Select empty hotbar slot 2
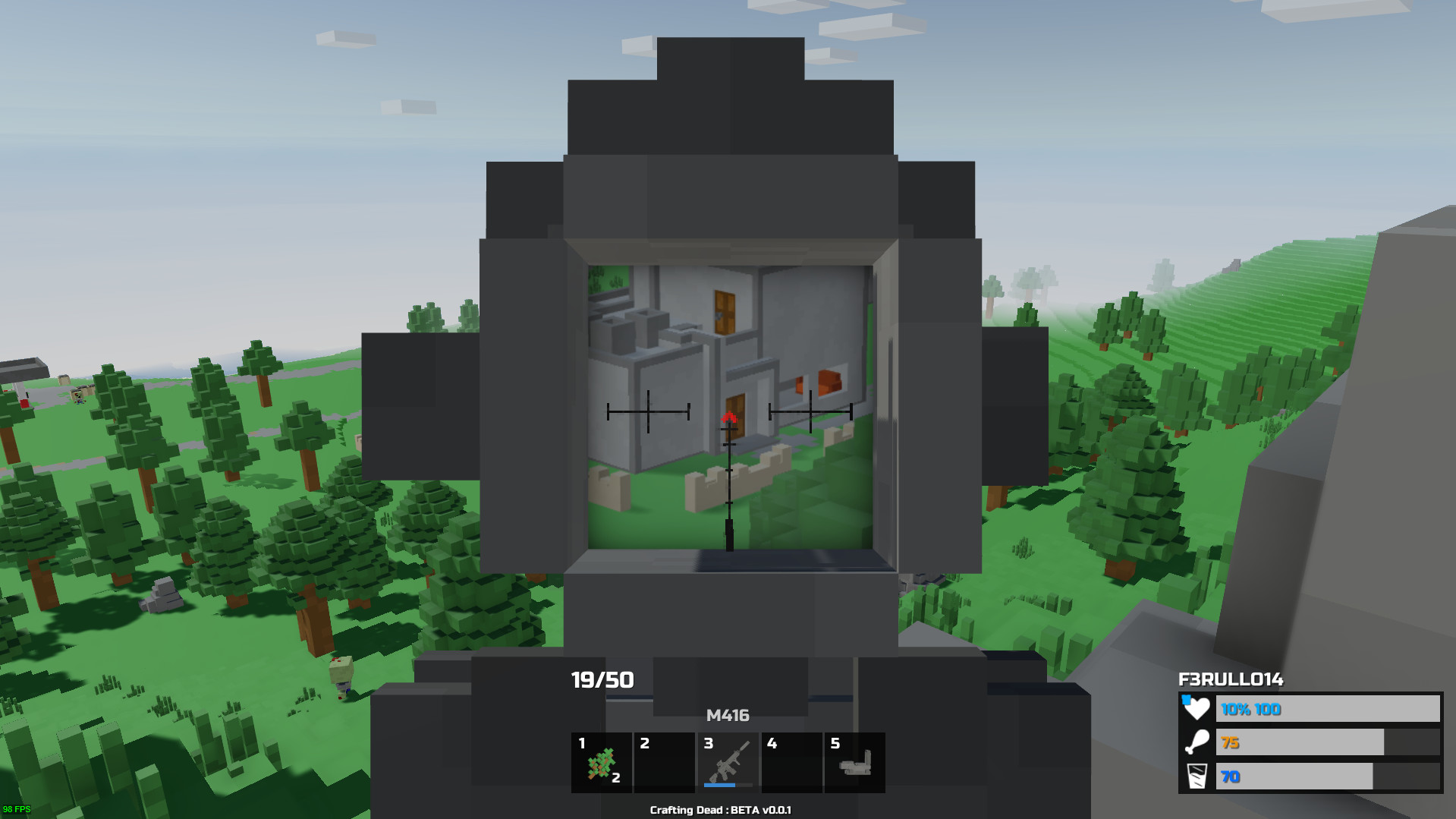This screenshot has width=1456, height=819. click(x=664, y=762)
